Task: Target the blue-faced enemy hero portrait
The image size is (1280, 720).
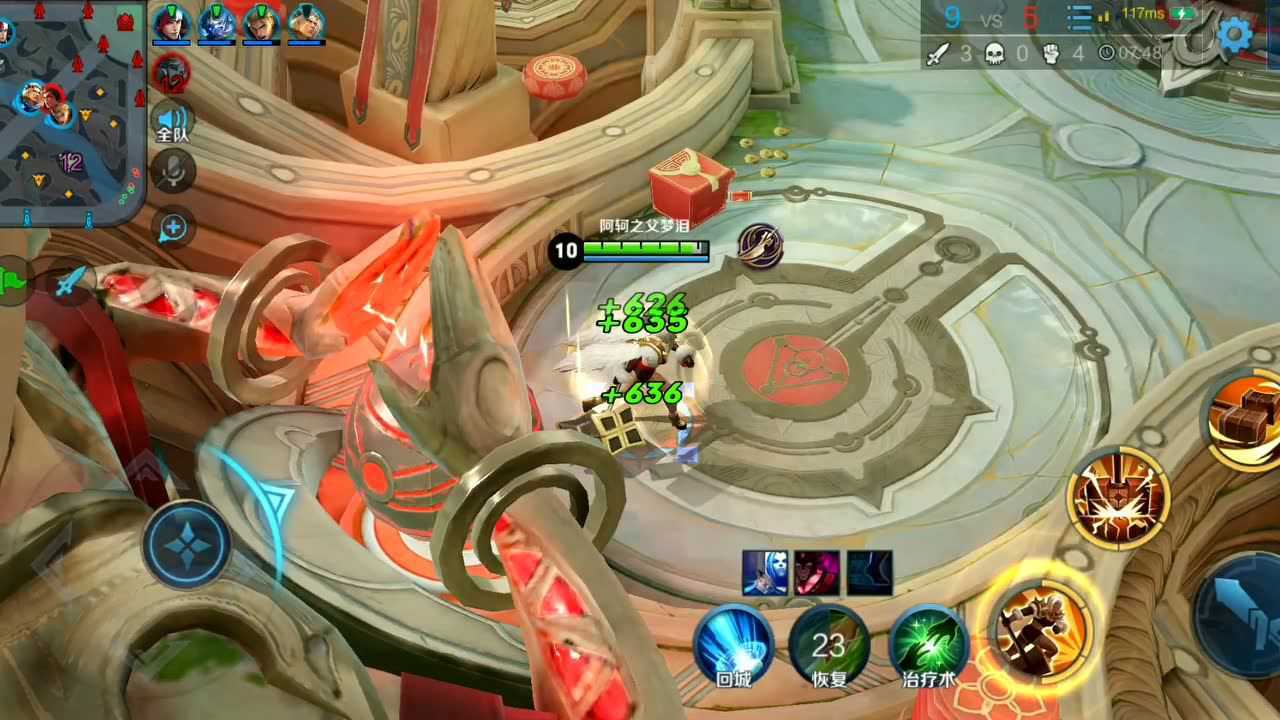Action: [764, 573]
